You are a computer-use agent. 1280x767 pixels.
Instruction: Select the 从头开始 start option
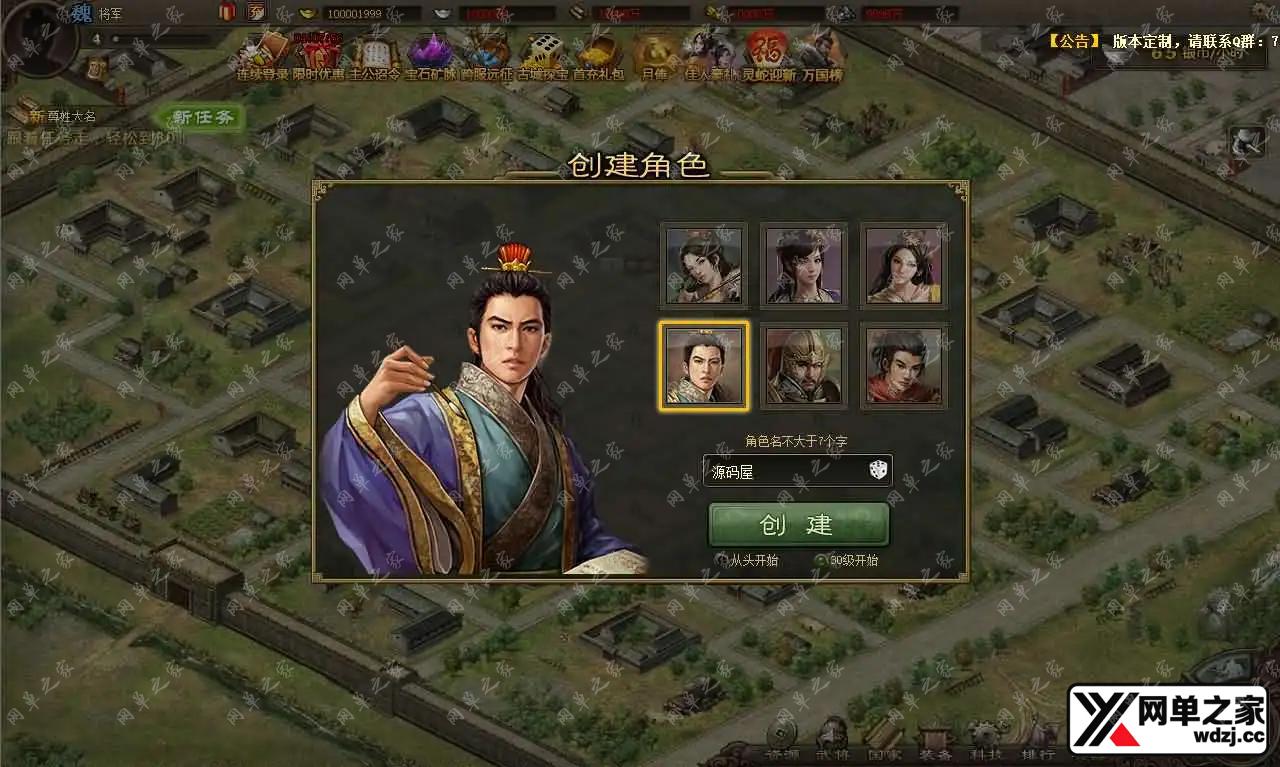(722, 560)
